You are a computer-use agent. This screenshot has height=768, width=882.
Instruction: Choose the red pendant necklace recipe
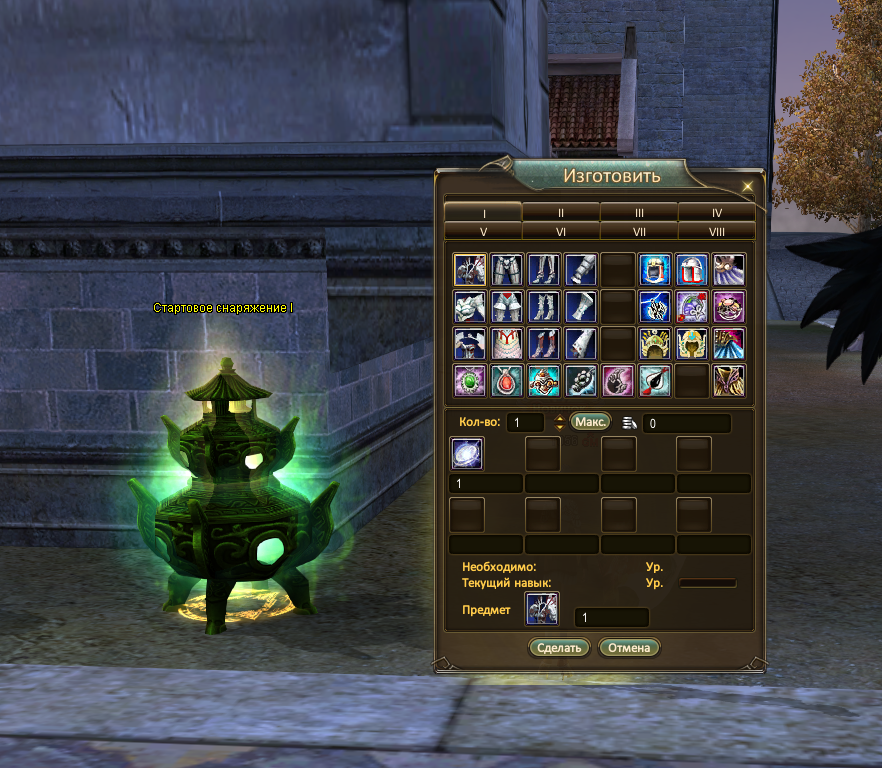pyautogui.click(x=506, y=381)
